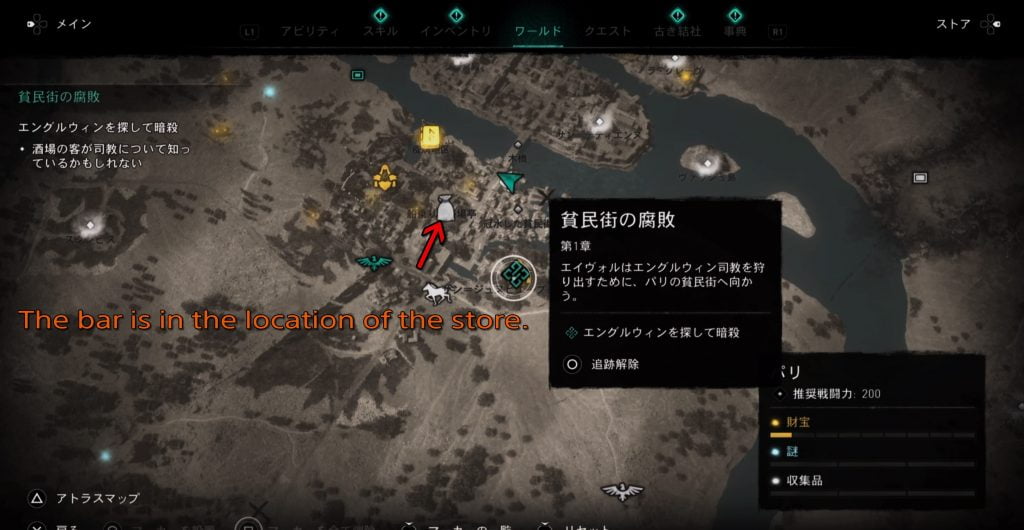Select the yellow rune quest marker
This screenshot has width=1024, height=530.
432,137
